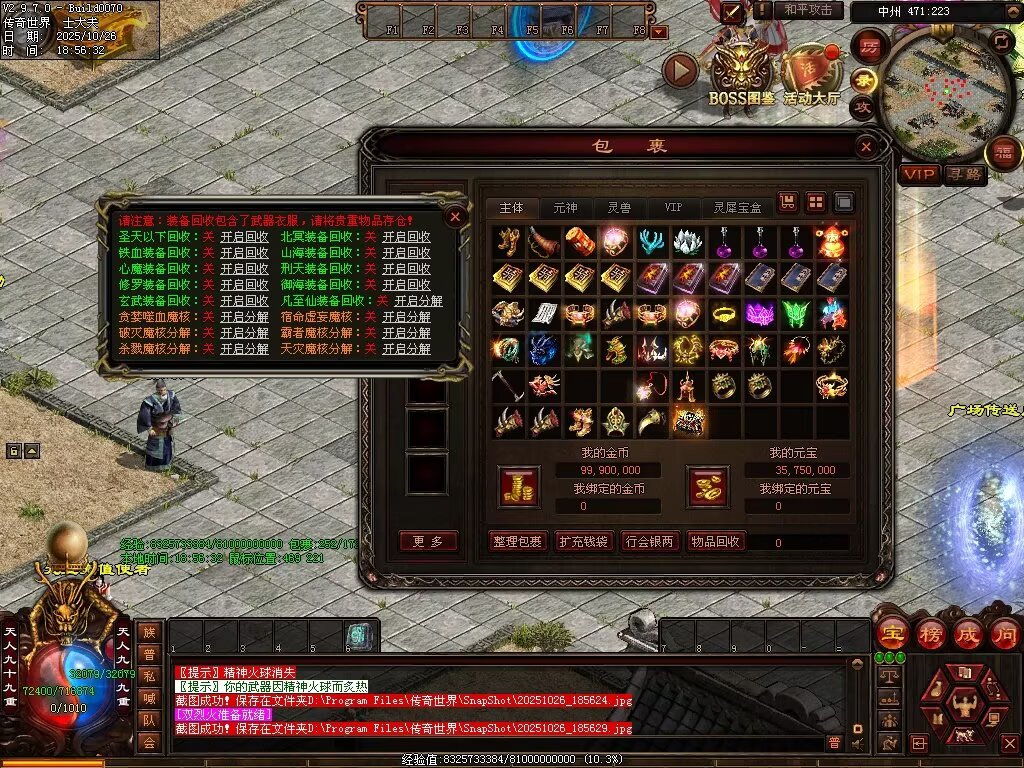Click the 扩充钱袋 button

(x=583, y=541)
